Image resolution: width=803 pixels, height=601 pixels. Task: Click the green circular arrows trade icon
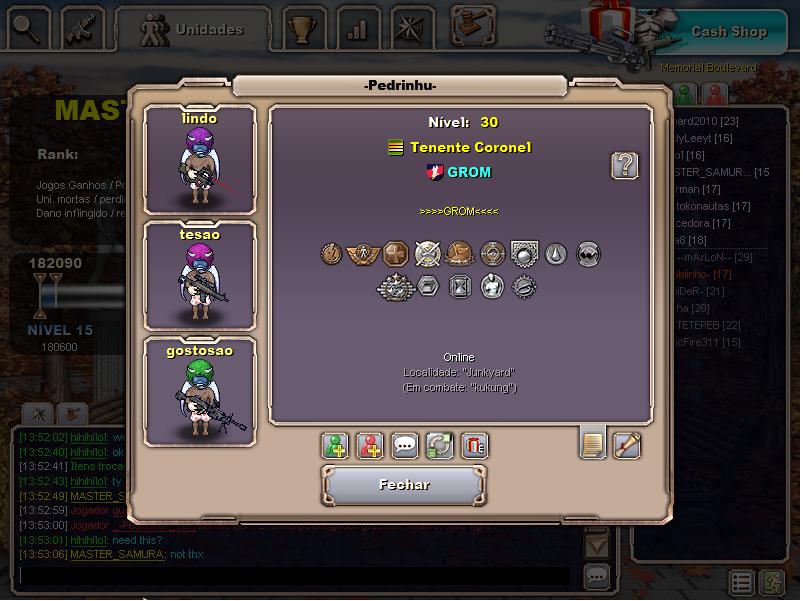(x=439, y=446)
